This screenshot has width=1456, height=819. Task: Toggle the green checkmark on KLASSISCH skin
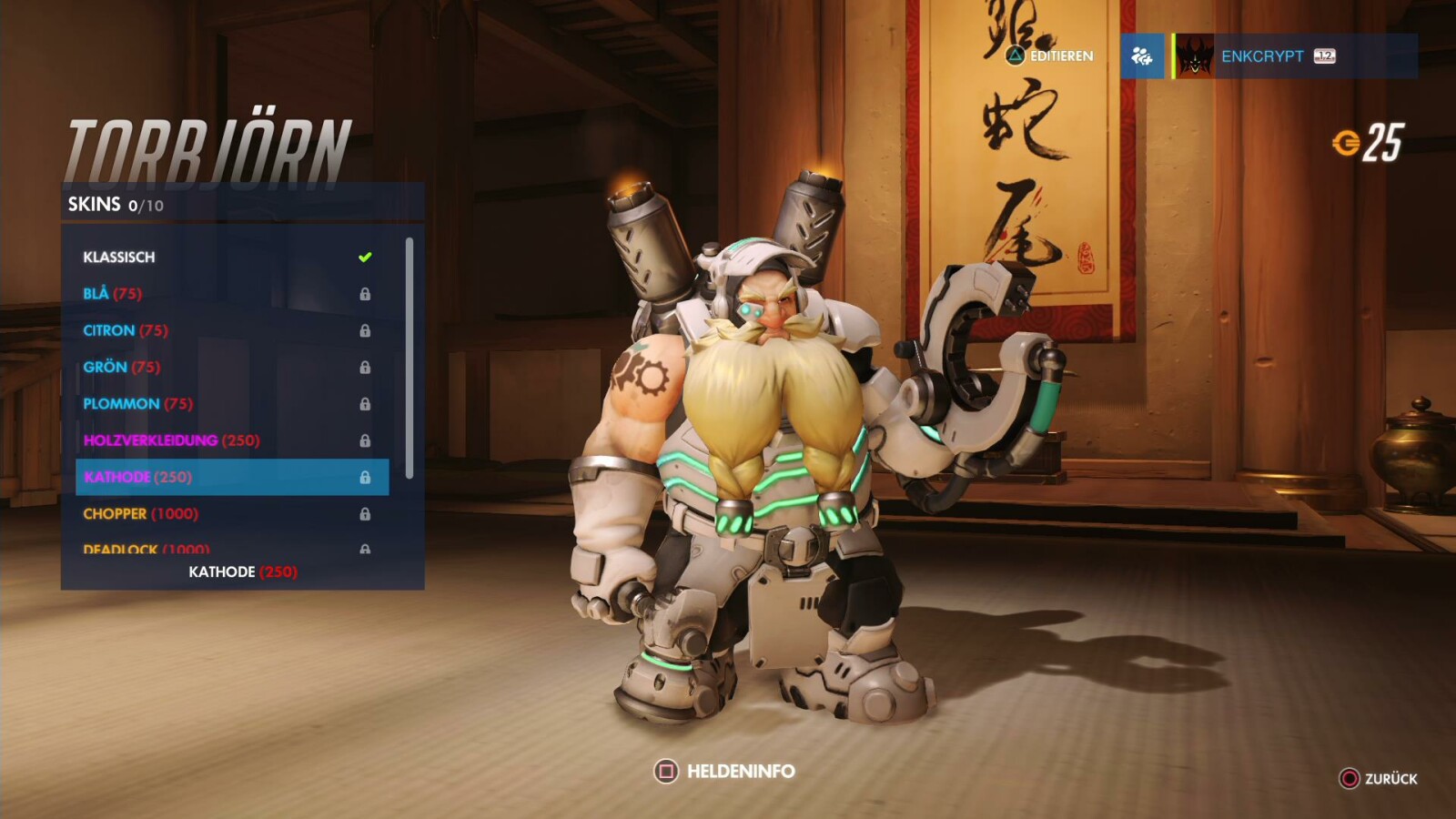(x=365, y=256)
